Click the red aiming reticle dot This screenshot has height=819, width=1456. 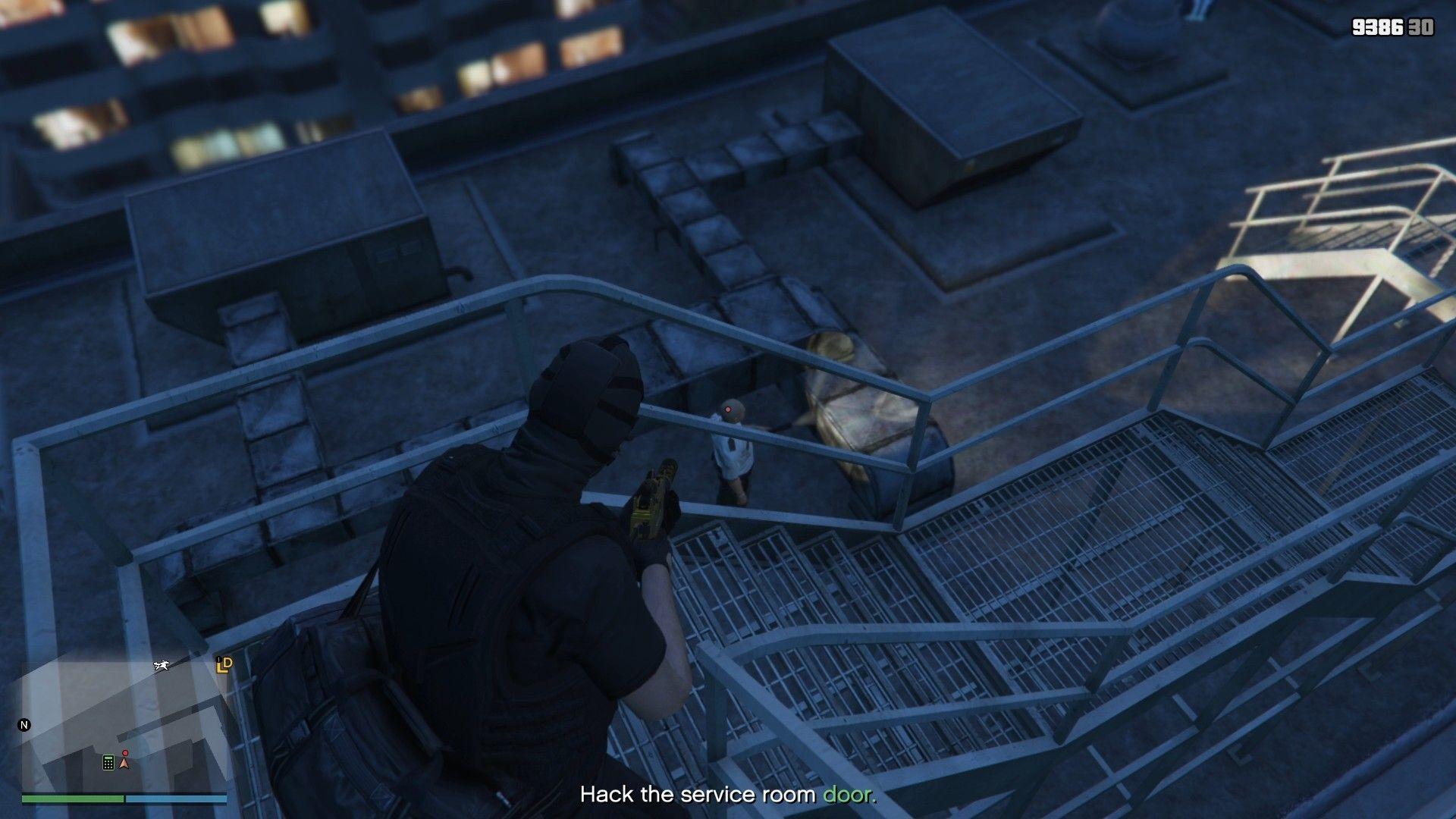(726, 409)
